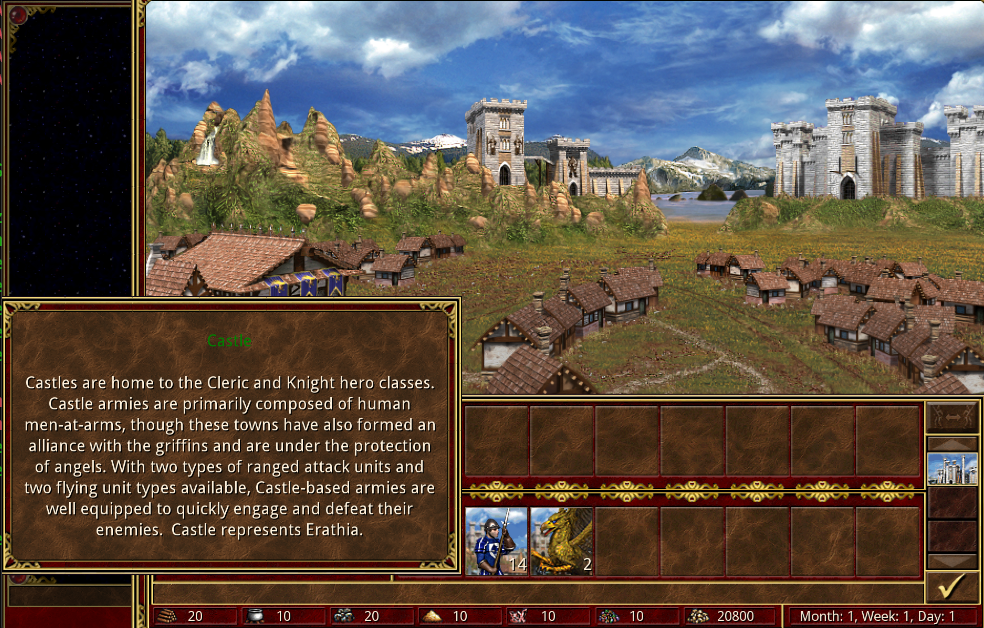Select the griffin stack of 2

(562, 541)
